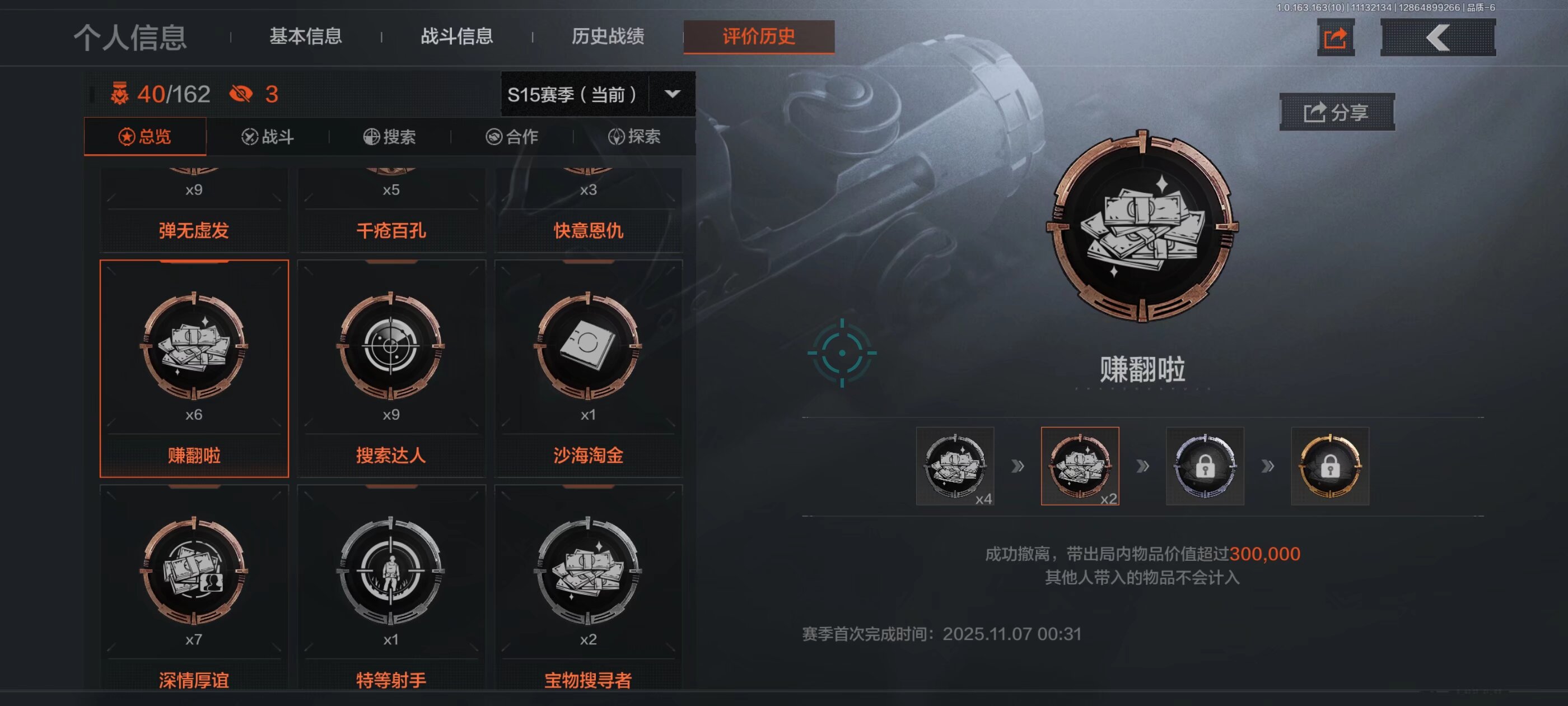Click the 分享 share button
This screenshot has height=706, width=1568.
(x=1336, y=112)
